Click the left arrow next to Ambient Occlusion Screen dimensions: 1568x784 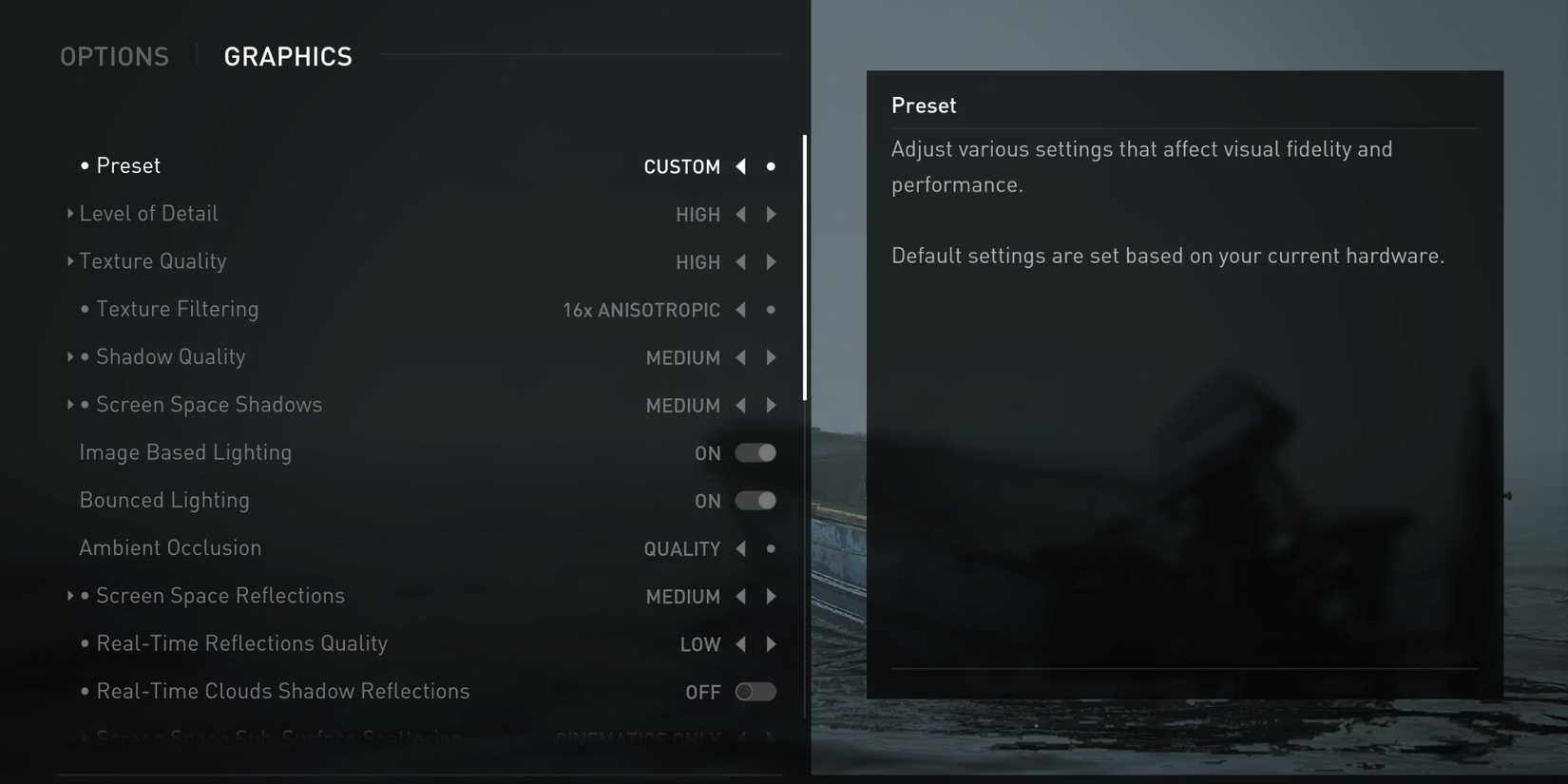[x=740, y=548]
